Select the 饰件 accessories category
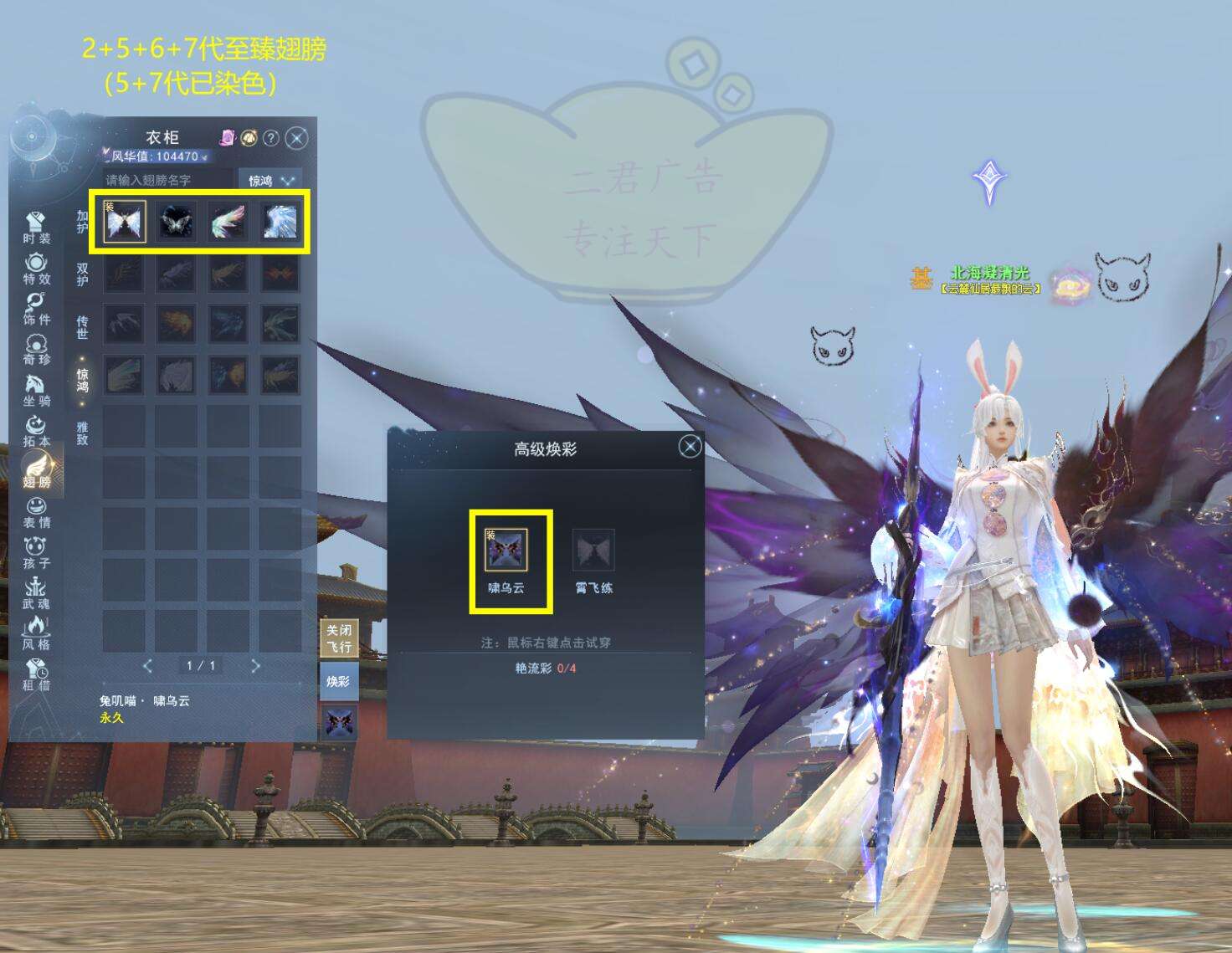The width and height of the screenshot is (1232, 953). point(36,309)
